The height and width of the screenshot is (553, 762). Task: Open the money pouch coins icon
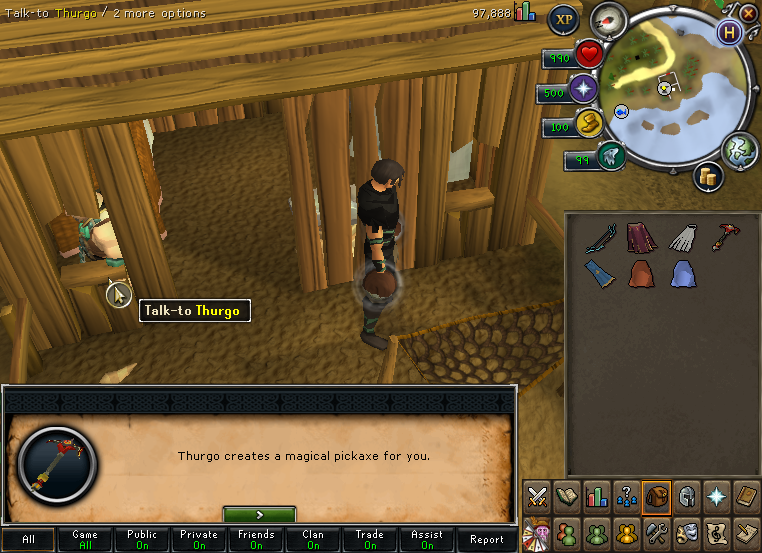pos(709,176)
